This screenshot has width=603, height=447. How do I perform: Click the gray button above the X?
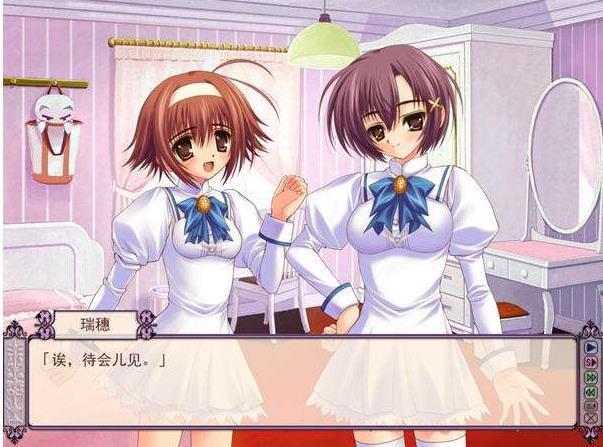(590, 405)
